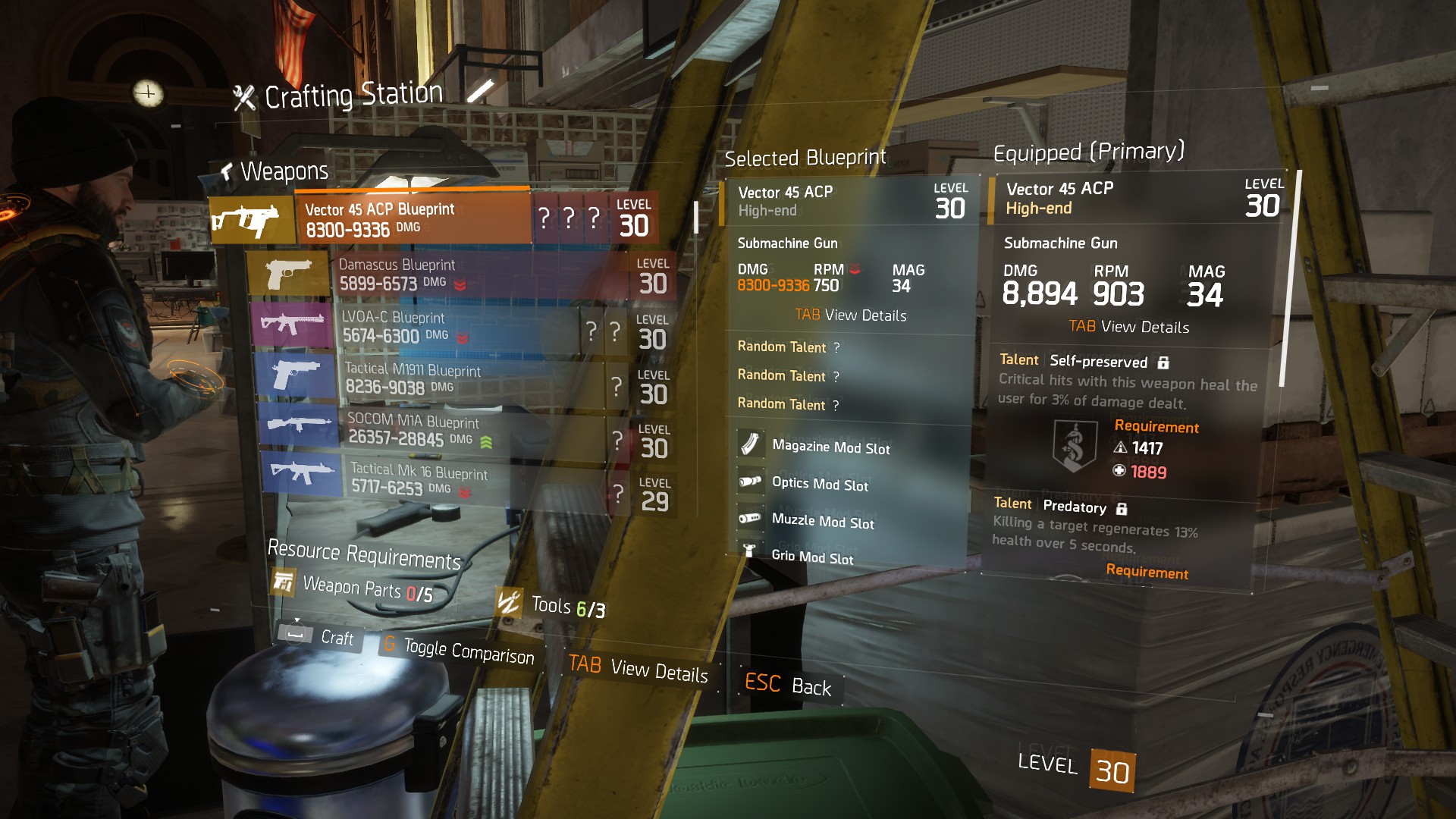Open the Equipped (Primary) panel header
This screenshot has height=819, width=1456.
pos(1089,151)
